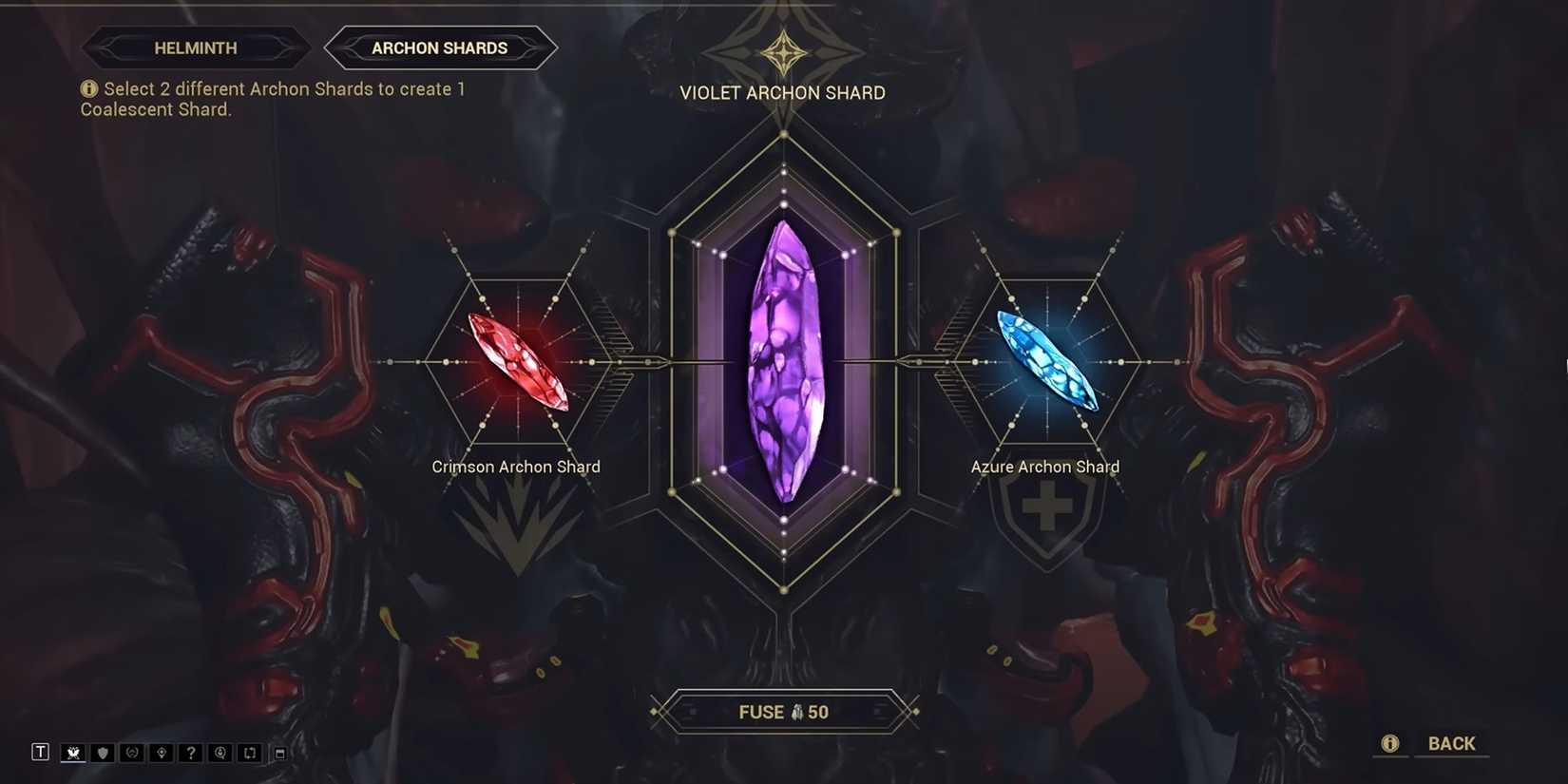Click the window mode icon at bottom

[278, 752]
